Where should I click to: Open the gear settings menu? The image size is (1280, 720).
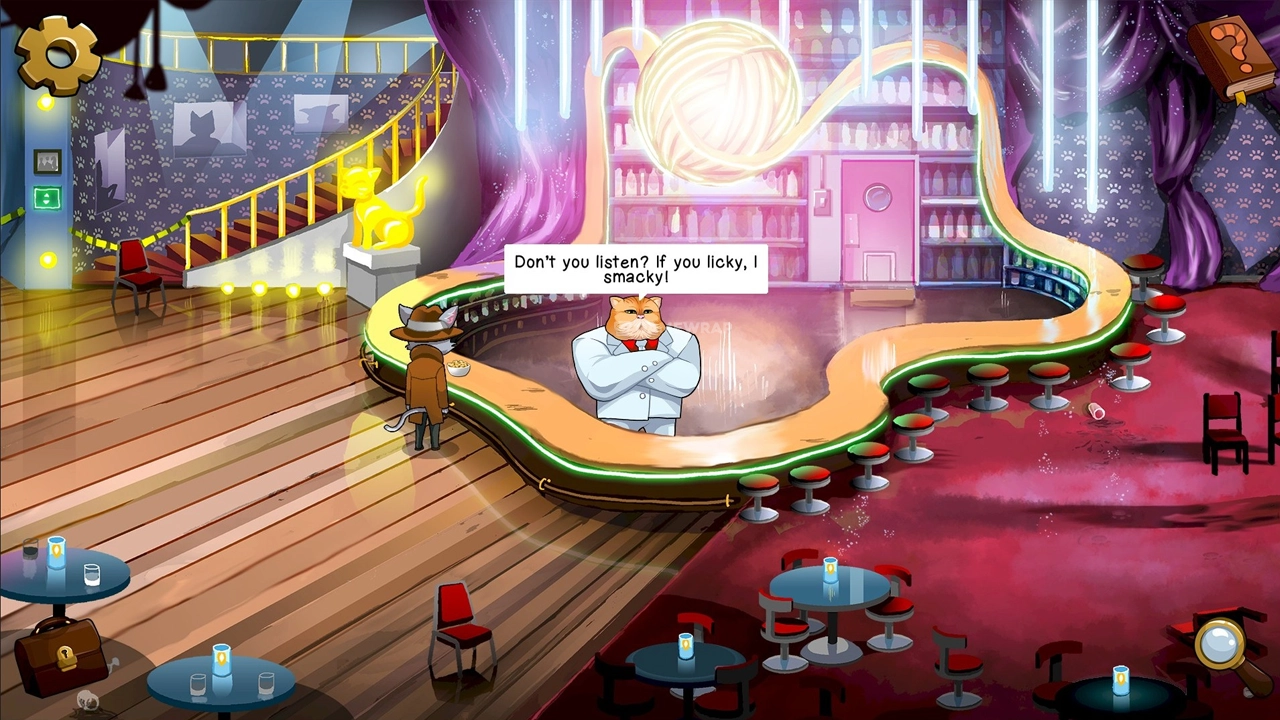coord(58,53)
